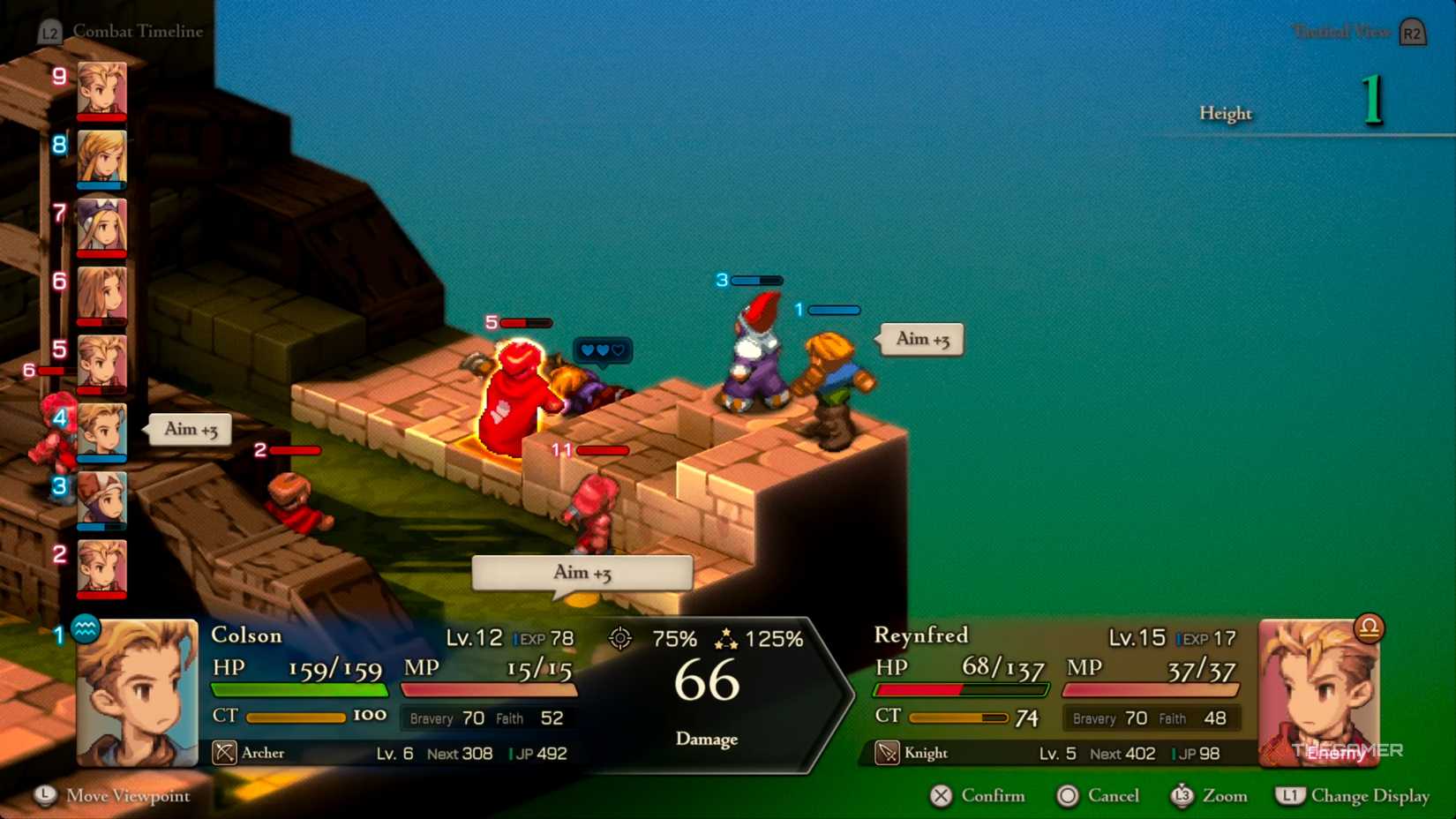This screenshot has height=819, width=1456.
Task: Click the sparkle icon next to 125%
Action: [x=726, y=637]
